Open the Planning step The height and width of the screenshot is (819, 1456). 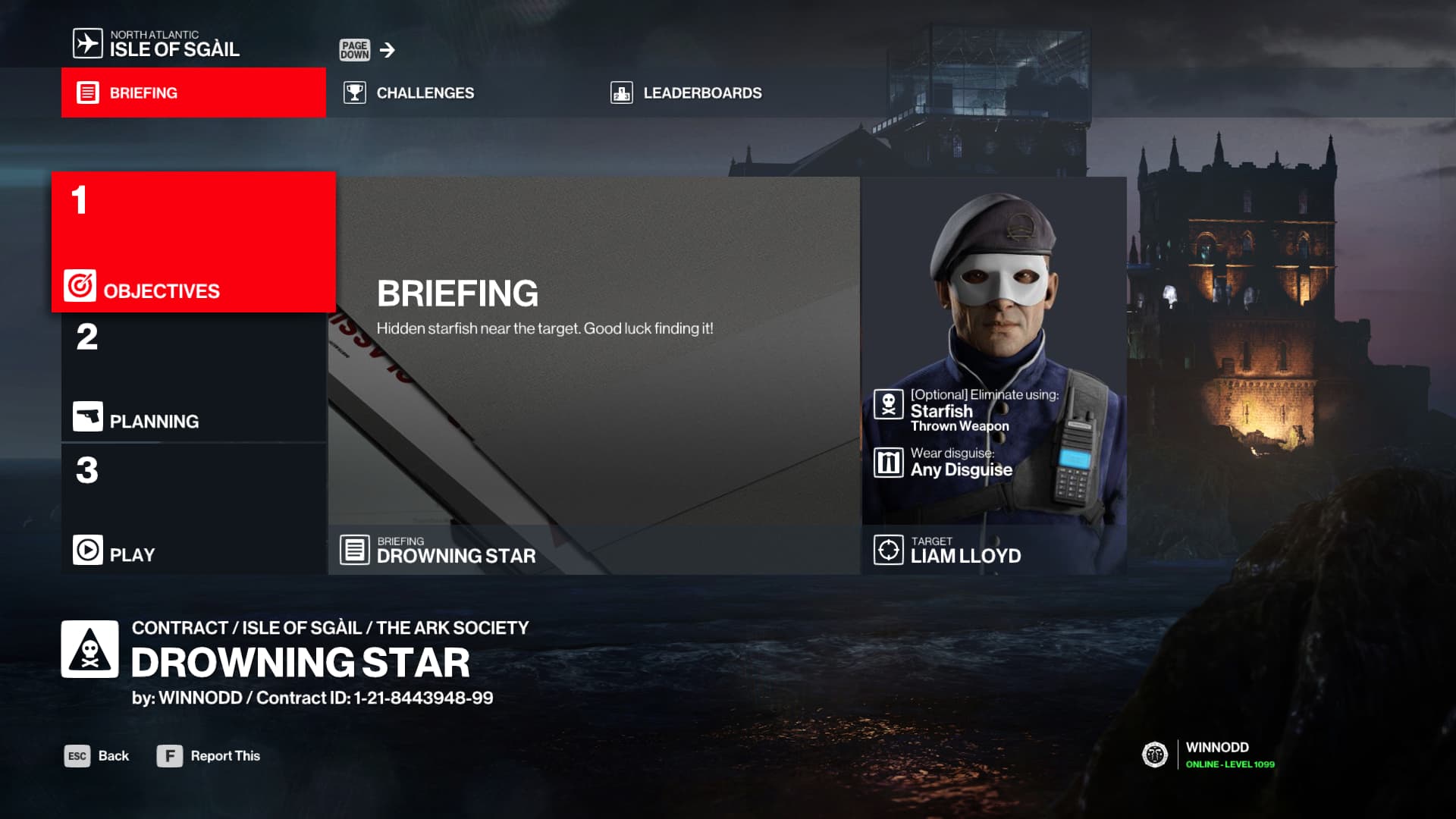coord(193,378)
